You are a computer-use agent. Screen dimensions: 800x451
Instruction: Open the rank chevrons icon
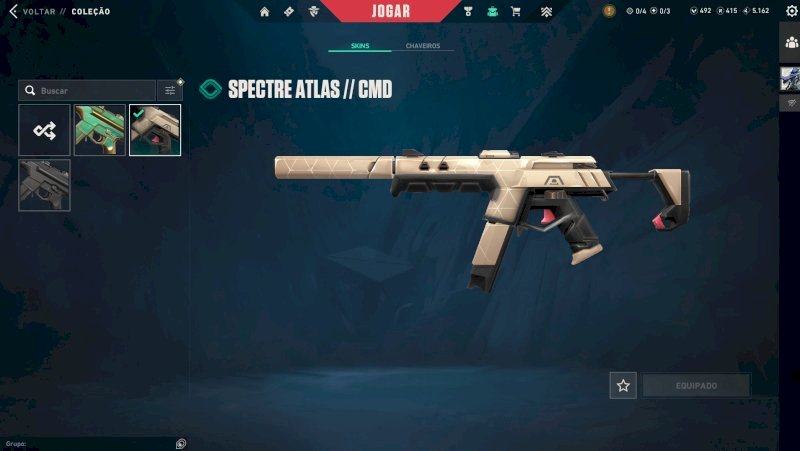click(546, 12)
